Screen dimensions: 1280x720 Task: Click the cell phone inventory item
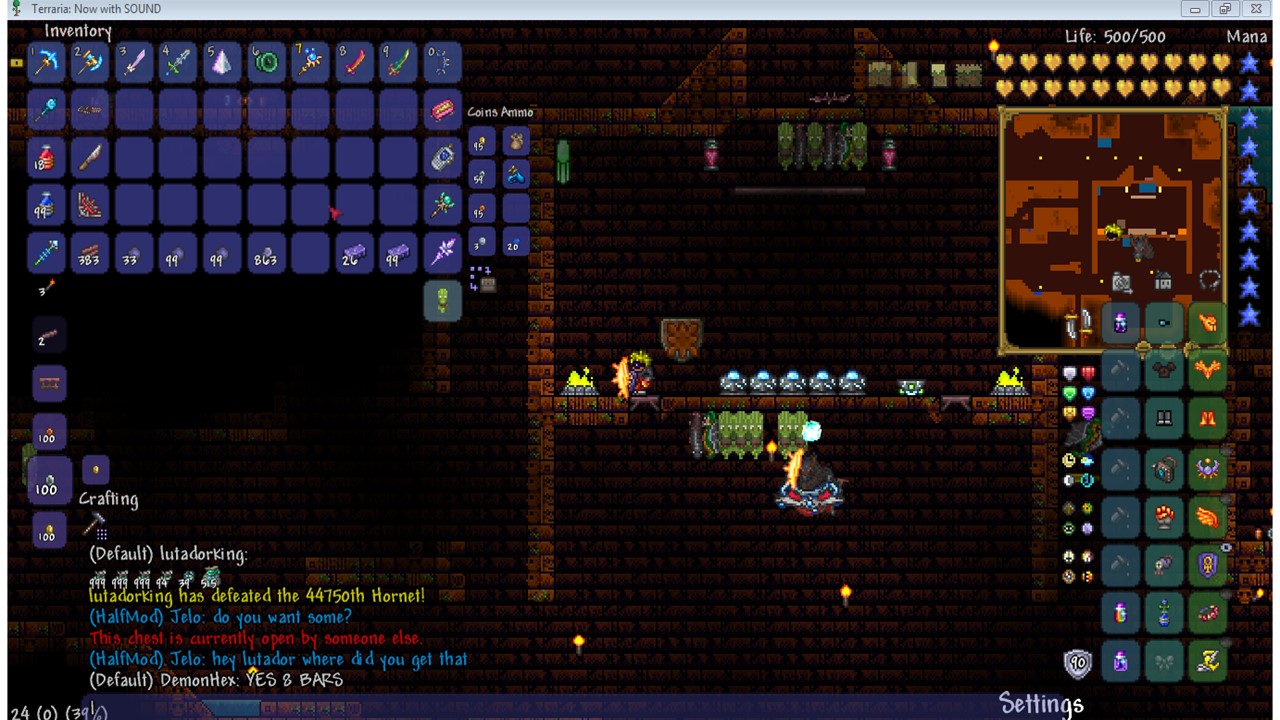click(x=442, y=158)
